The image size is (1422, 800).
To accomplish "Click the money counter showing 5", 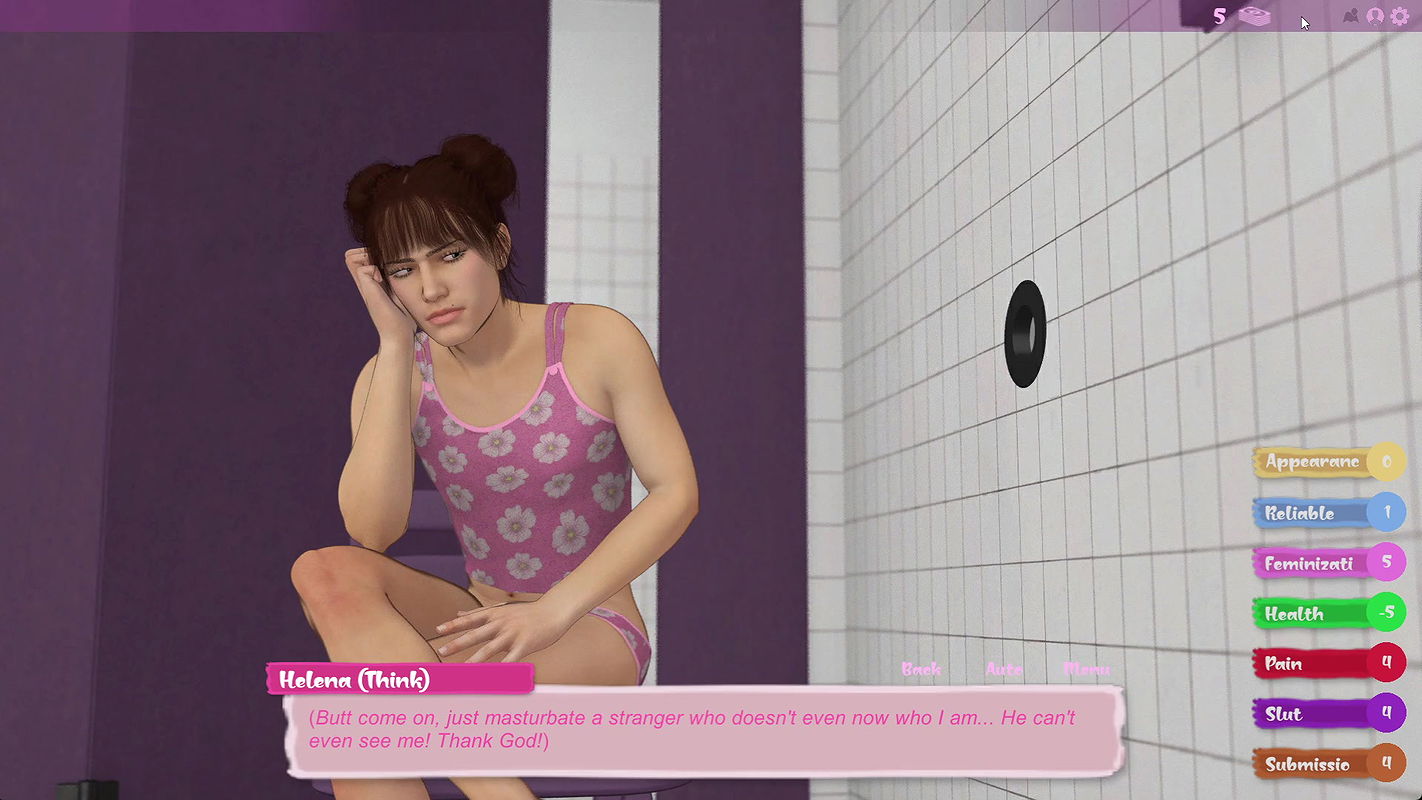I will (1218, 16).
